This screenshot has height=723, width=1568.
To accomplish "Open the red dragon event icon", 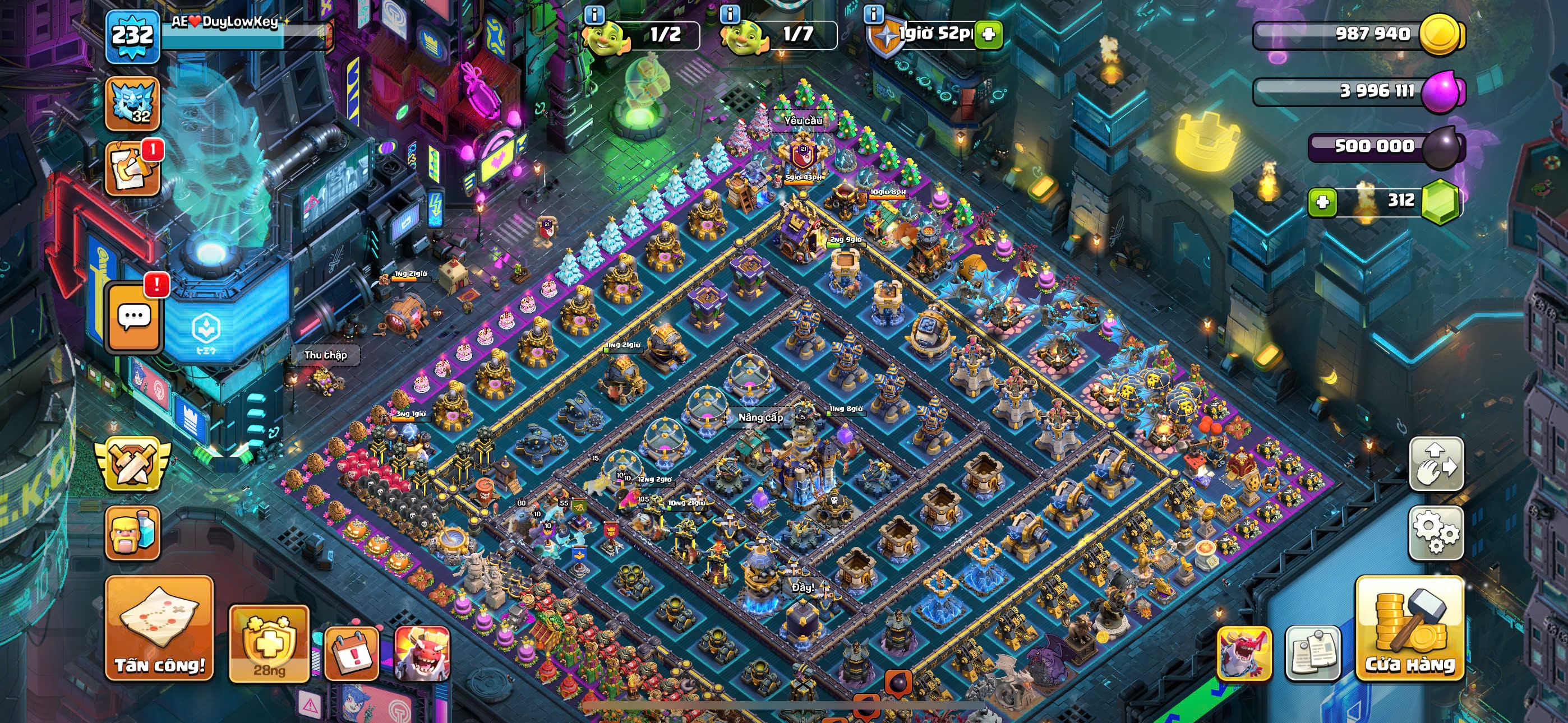I will [421, 654].
